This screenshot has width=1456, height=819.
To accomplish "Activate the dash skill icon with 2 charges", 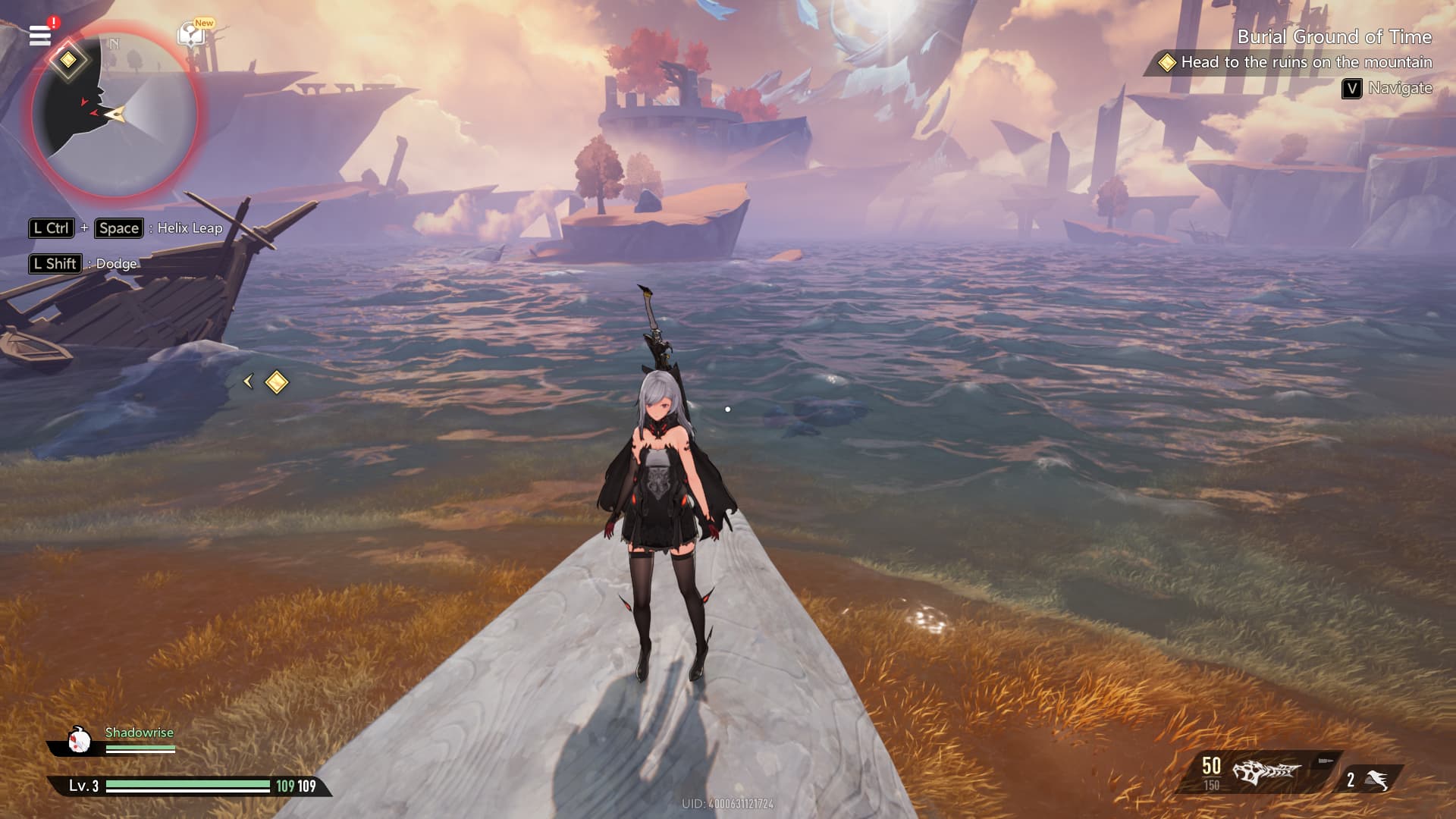I will coord(1375,780).
